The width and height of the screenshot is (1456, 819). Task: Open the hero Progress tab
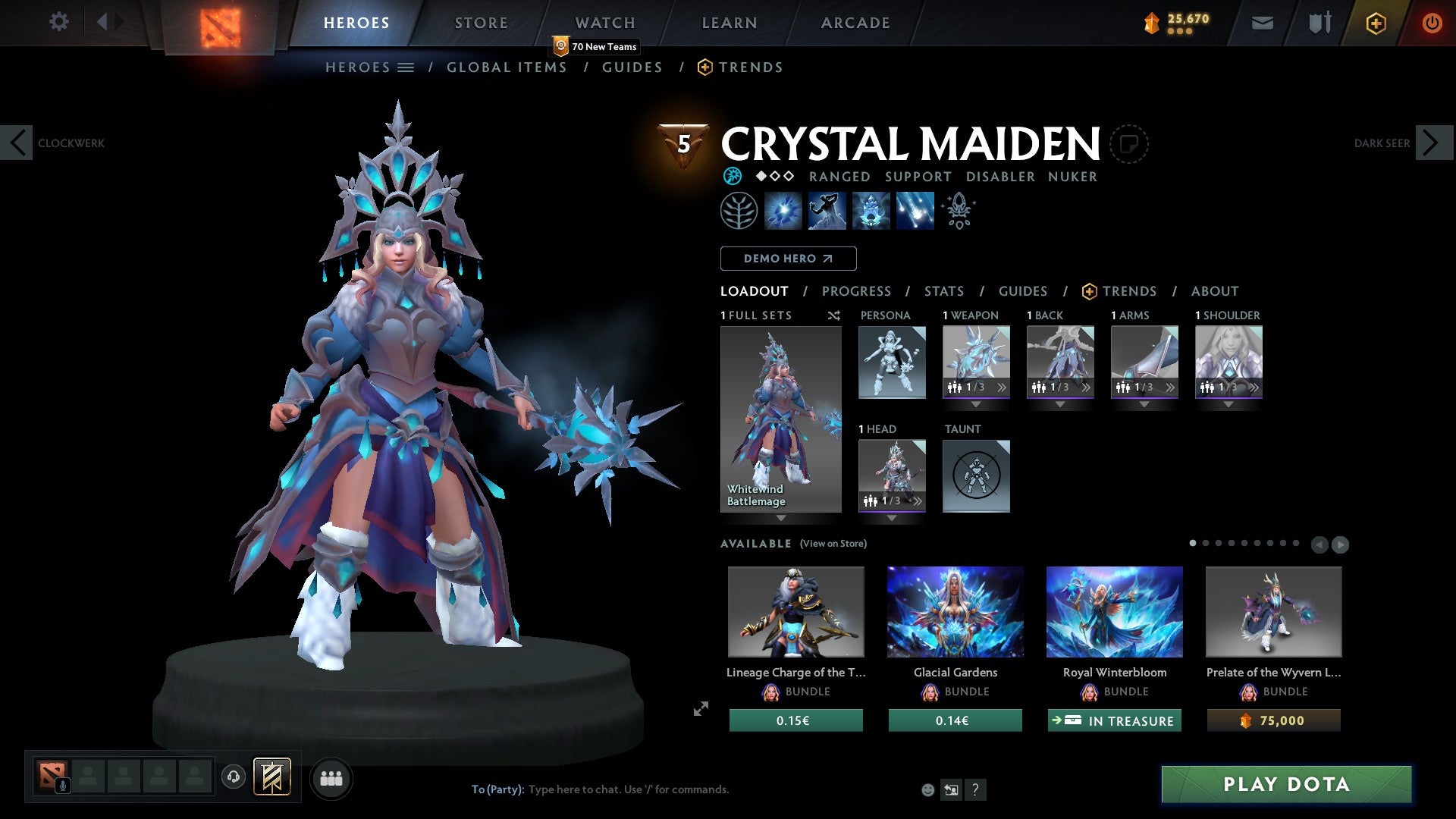click(x=856, y=291)
